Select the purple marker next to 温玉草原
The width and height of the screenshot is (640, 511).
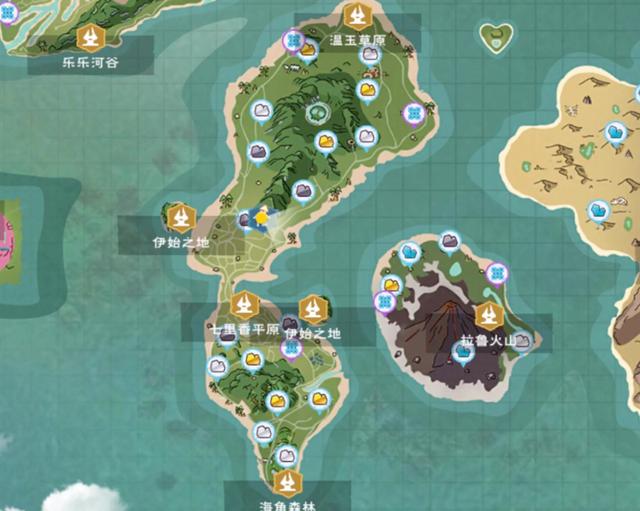tap(294, 41)
